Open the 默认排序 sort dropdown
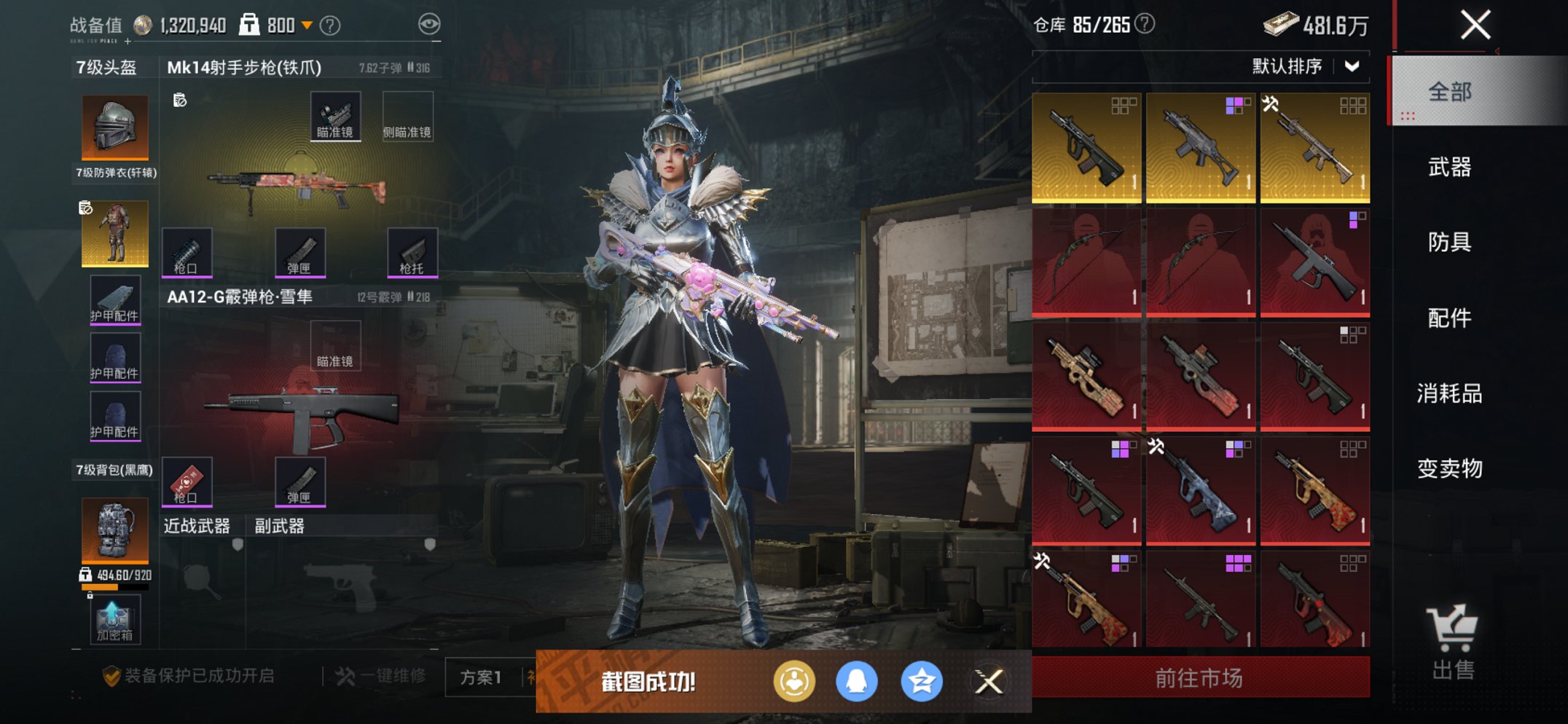The width and height of the screenshot is (1568, 724). point(1305,66)
